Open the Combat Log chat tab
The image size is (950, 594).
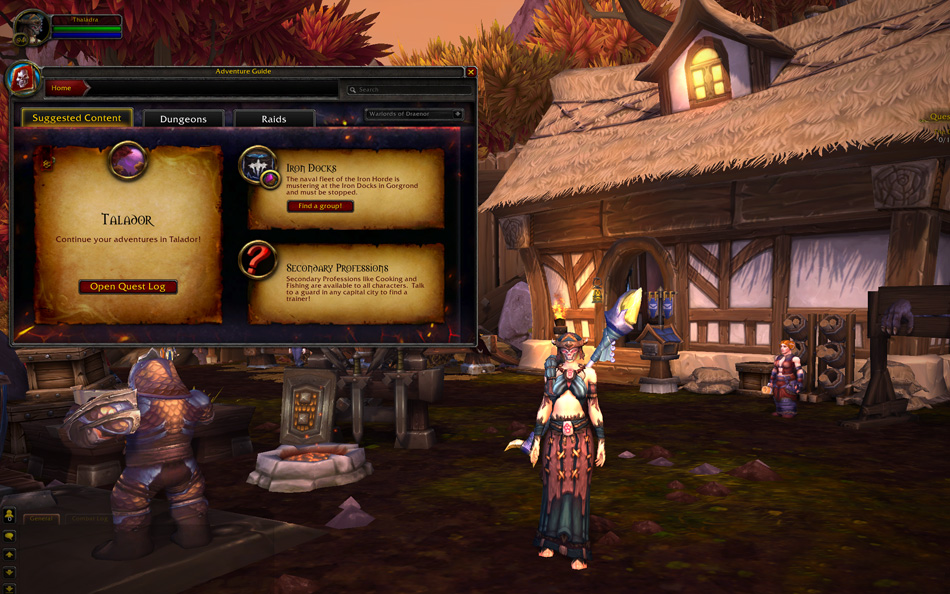90,519
